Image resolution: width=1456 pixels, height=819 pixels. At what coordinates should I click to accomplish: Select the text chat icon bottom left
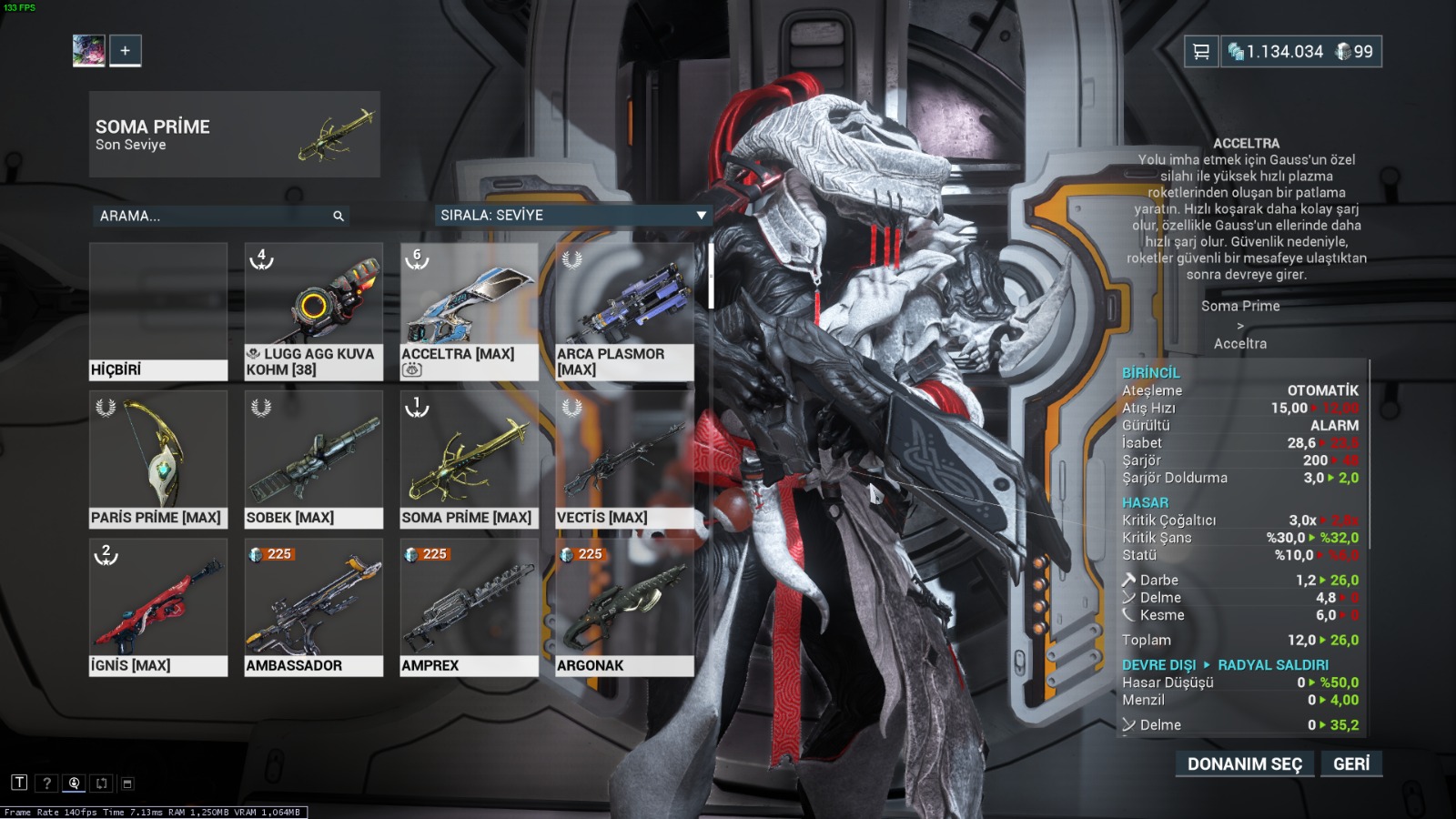click(18, 782)
